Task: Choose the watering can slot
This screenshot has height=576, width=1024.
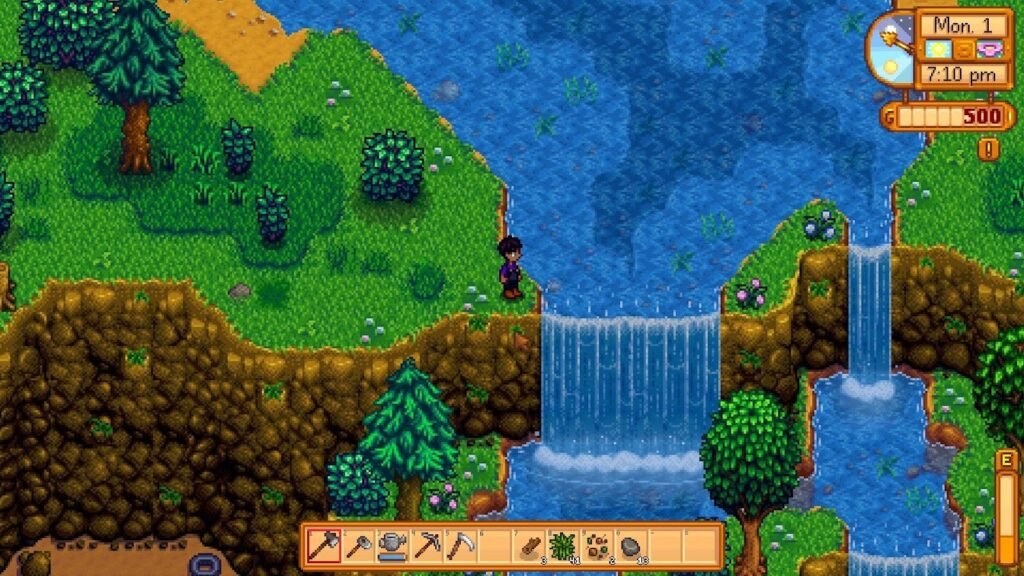Action: click(392, 546)
